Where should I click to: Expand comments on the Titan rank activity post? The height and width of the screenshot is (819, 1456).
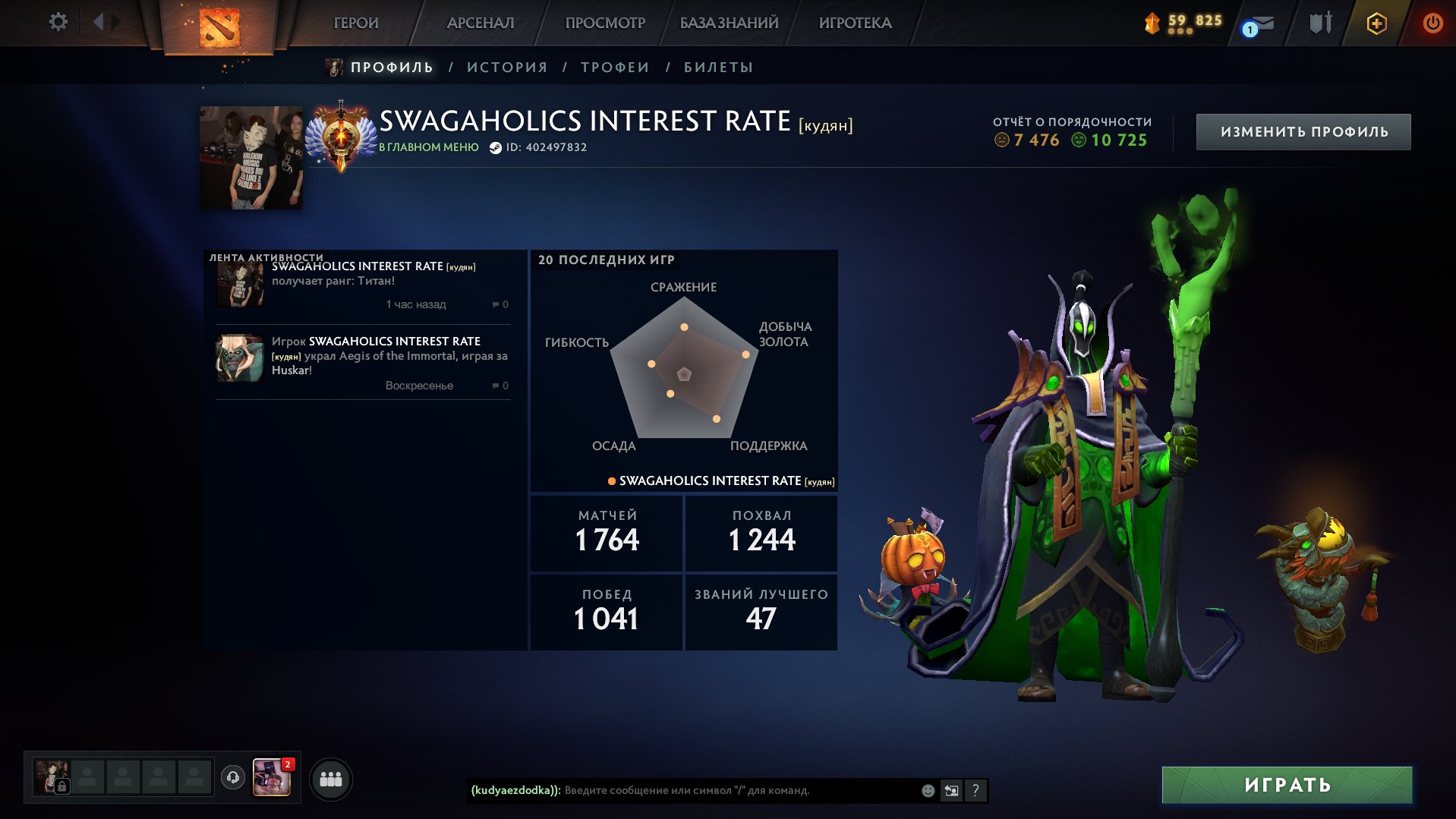tap(497, 304)
